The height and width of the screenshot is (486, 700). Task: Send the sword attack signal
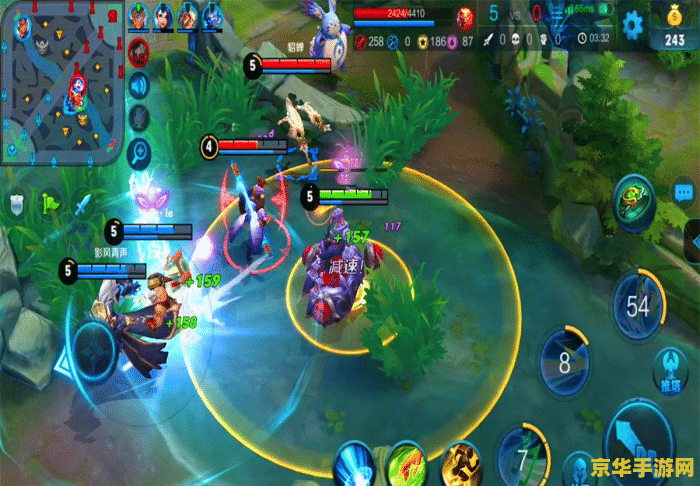pos(81,203)
